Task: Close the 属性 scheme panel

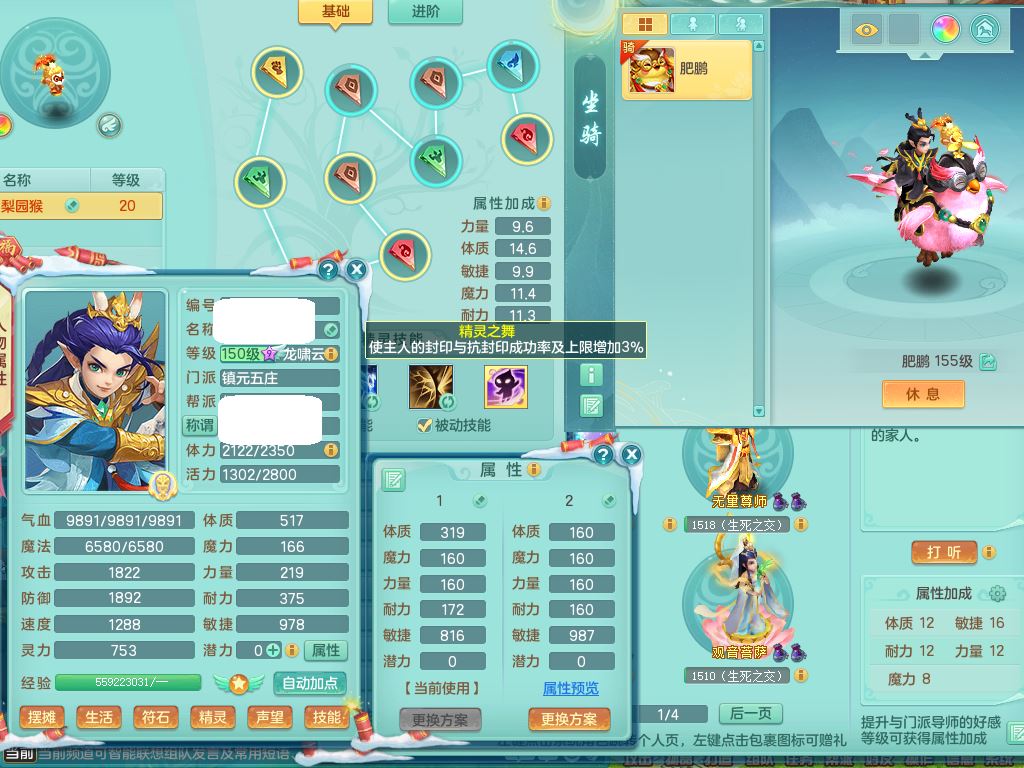Action: point(631,455)
